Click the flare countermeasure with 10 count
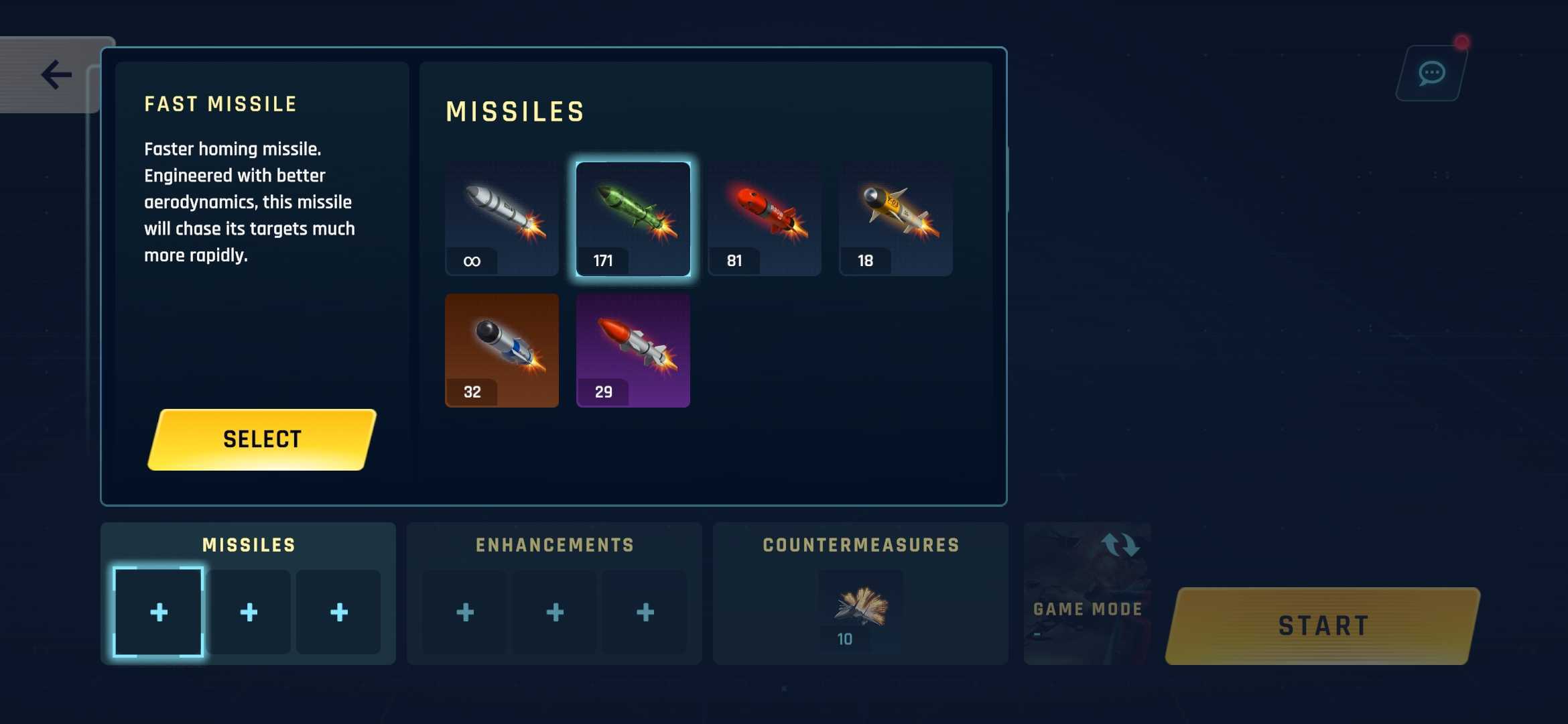This screenshot has height=724, width=1568. (860, 609)
